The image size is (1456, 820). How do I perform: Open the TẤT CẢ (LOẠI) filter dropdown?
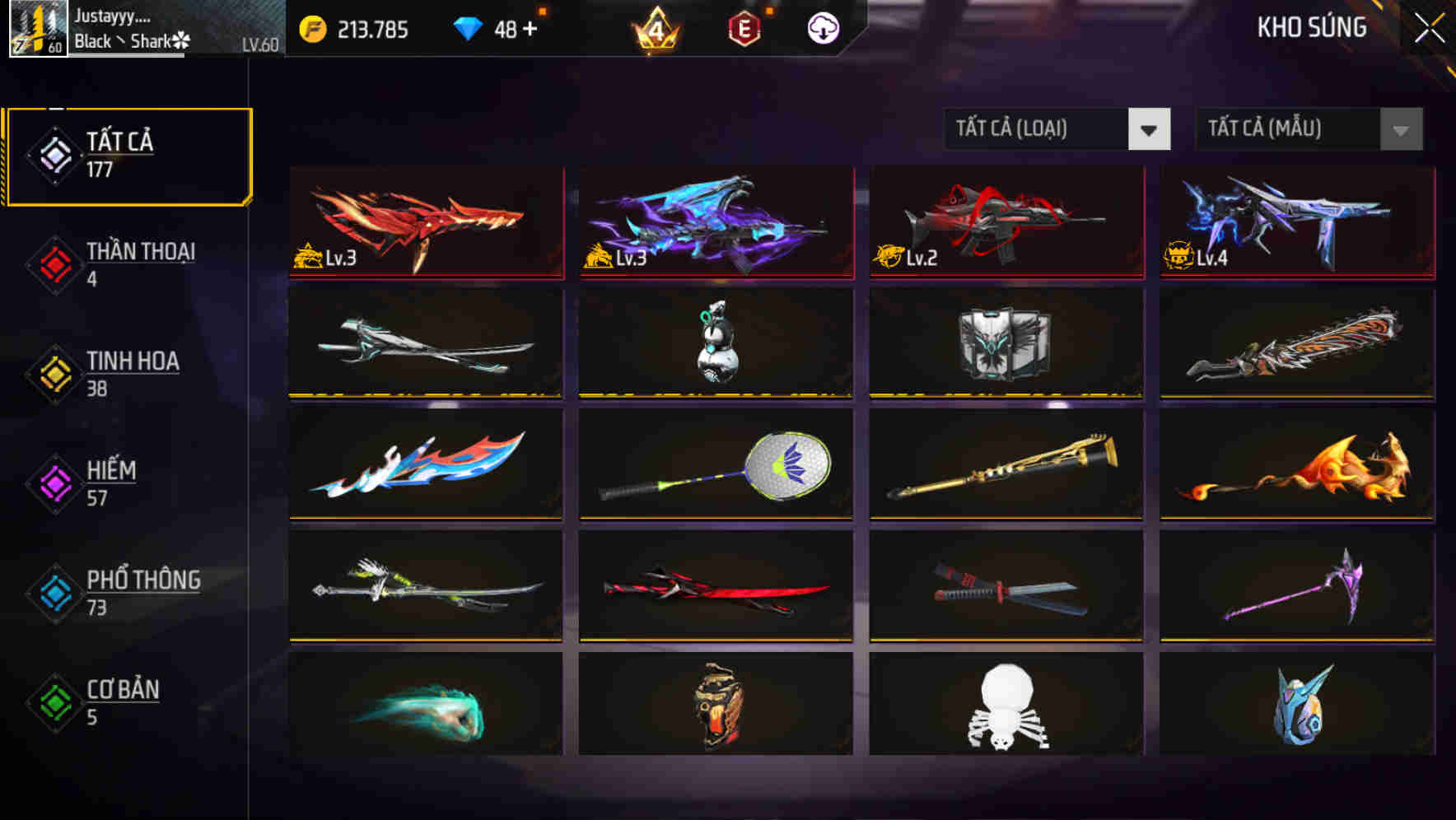pos(1057,129)
